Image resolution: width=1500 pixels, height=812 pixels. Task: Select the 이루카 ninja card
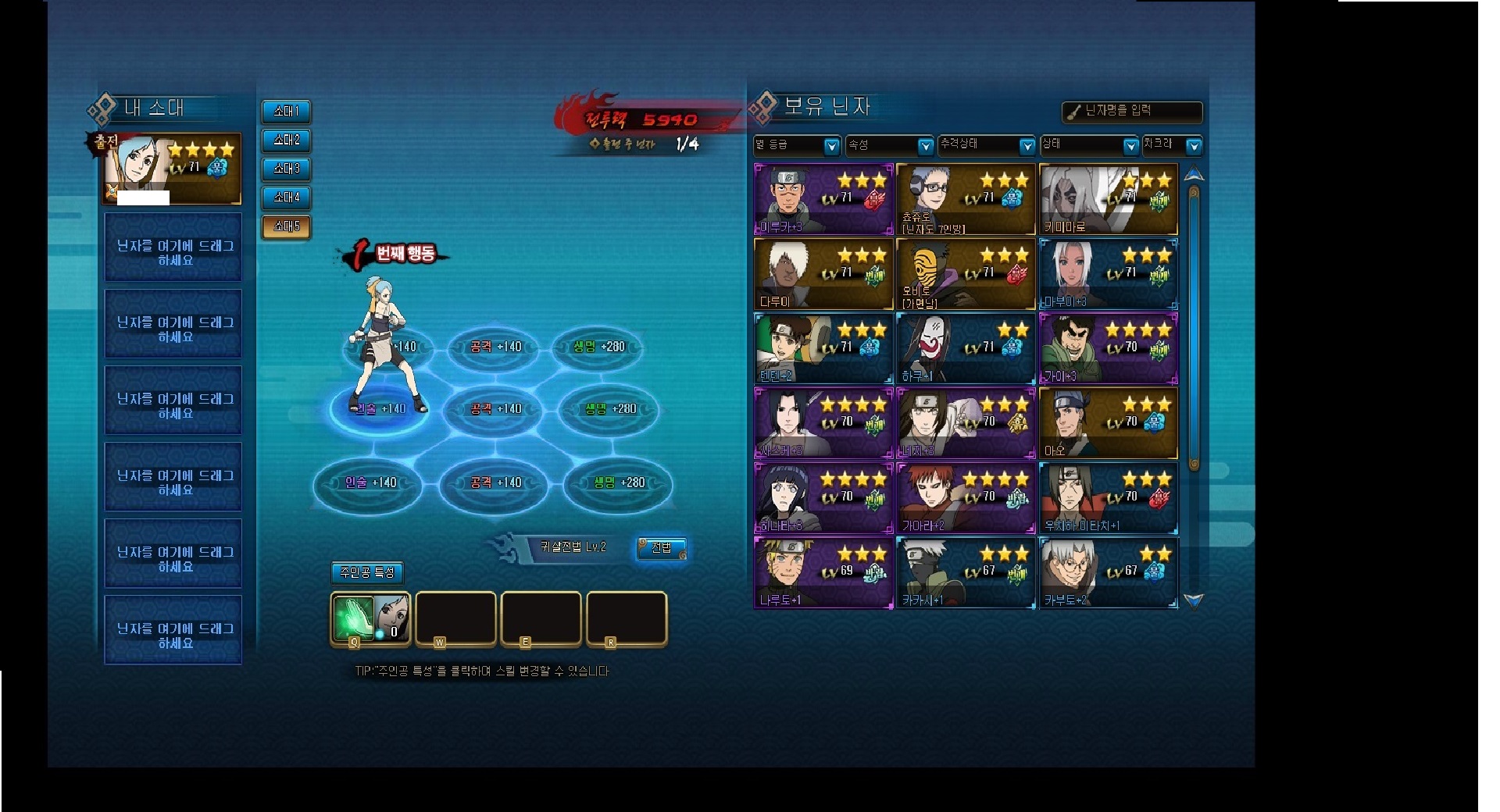pyautogui.click(x=823, y=199)
